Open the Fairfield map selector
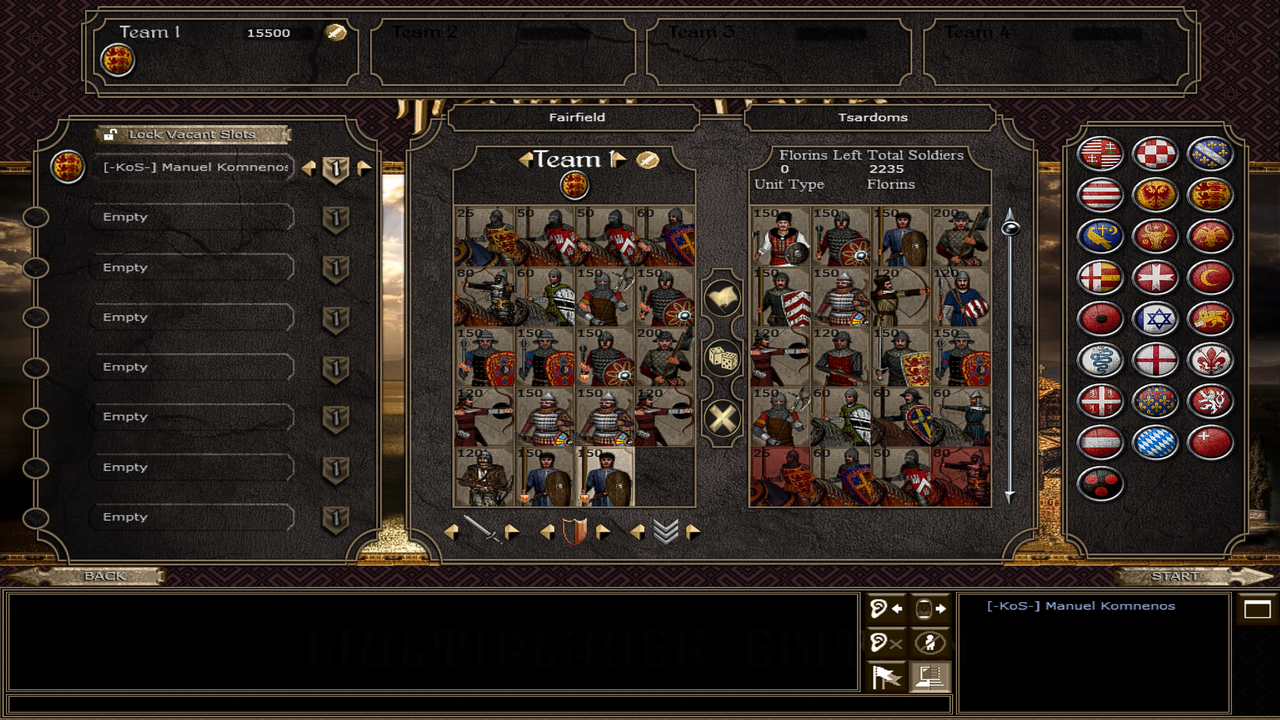 (x=577, y=118)
